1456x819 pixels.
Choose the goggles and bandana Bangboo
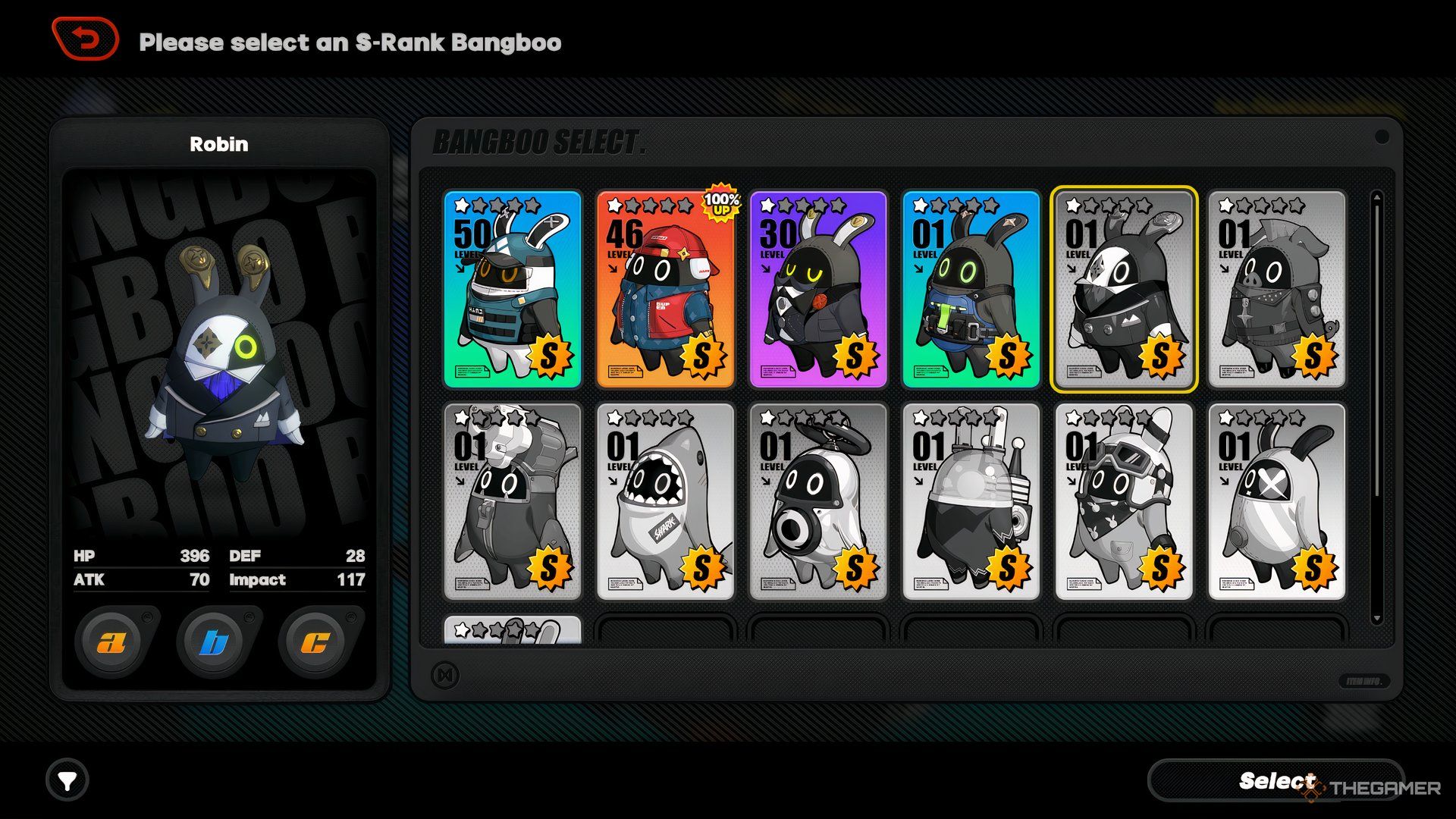coord(1124,501)
